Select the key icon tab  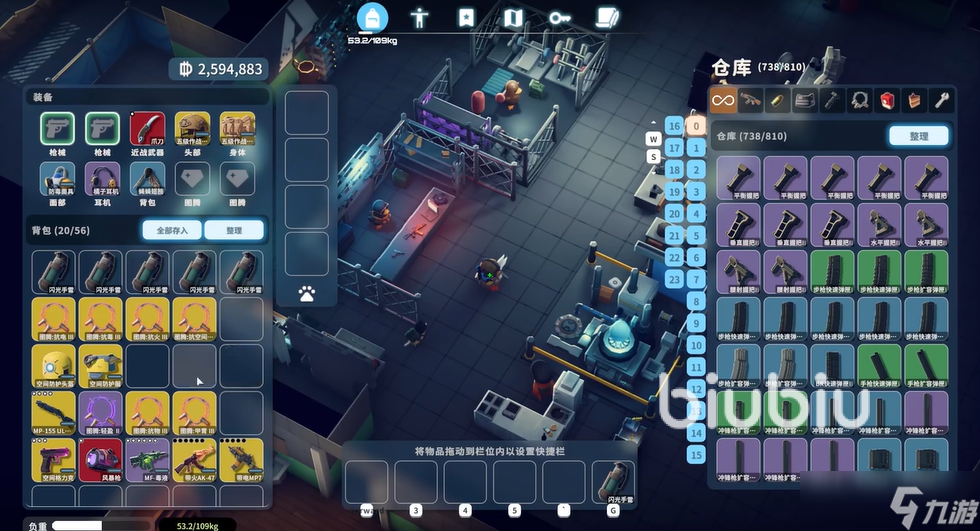pos(559,18)
